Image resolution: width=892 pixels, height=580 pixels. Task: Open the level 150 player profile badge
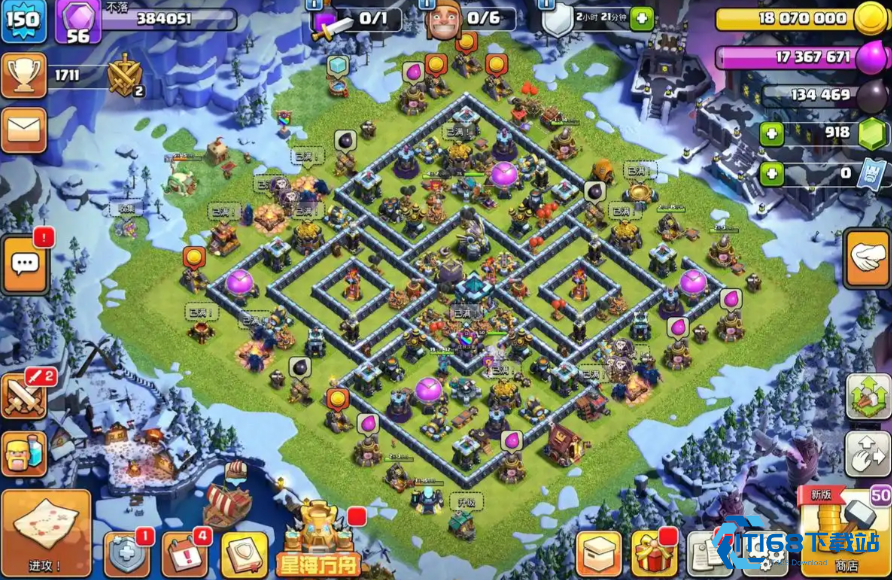click(23, 21)
